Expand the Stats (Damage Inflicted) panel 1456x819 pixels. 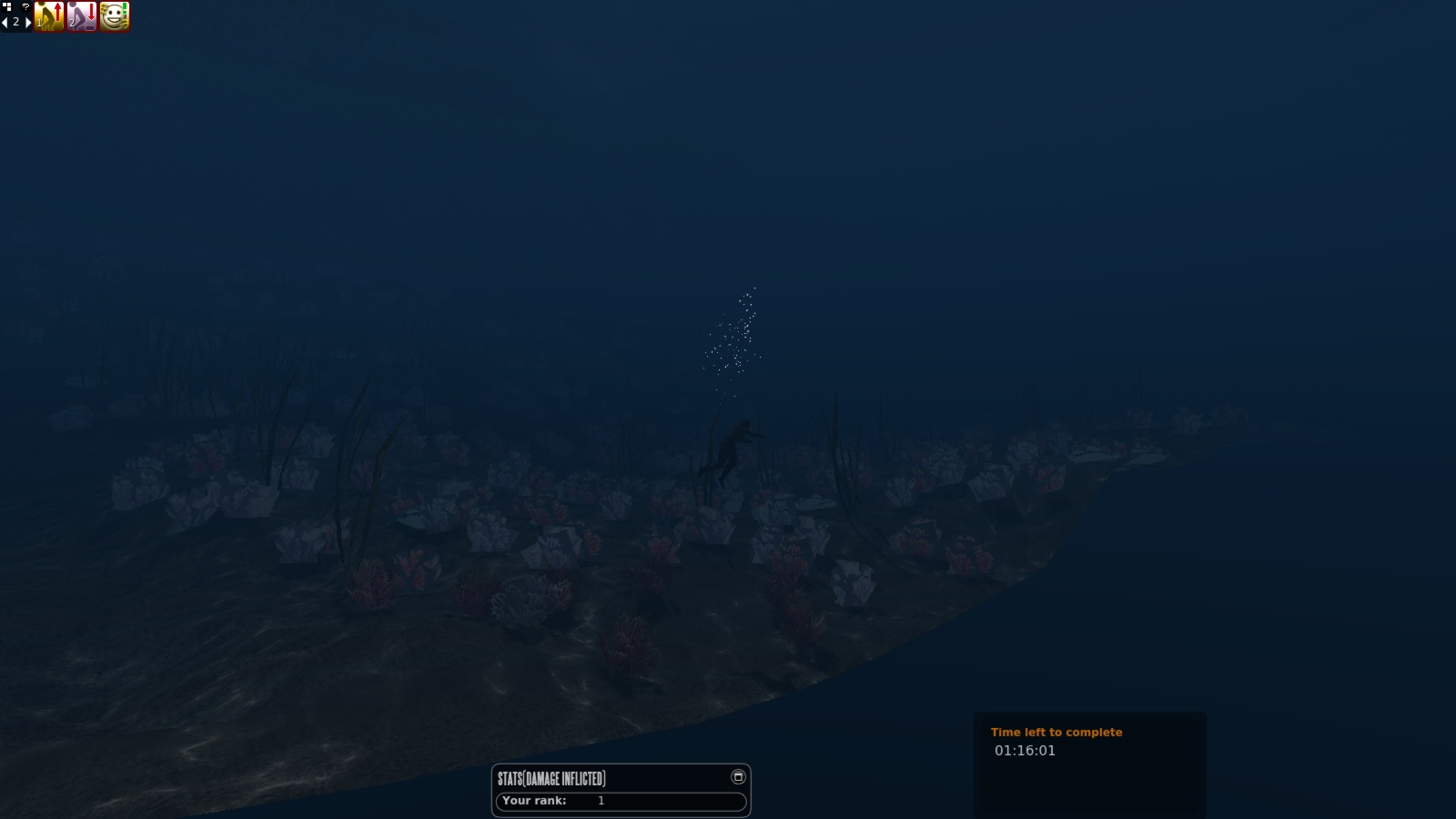pyautogui.click(x=738, y=777)
